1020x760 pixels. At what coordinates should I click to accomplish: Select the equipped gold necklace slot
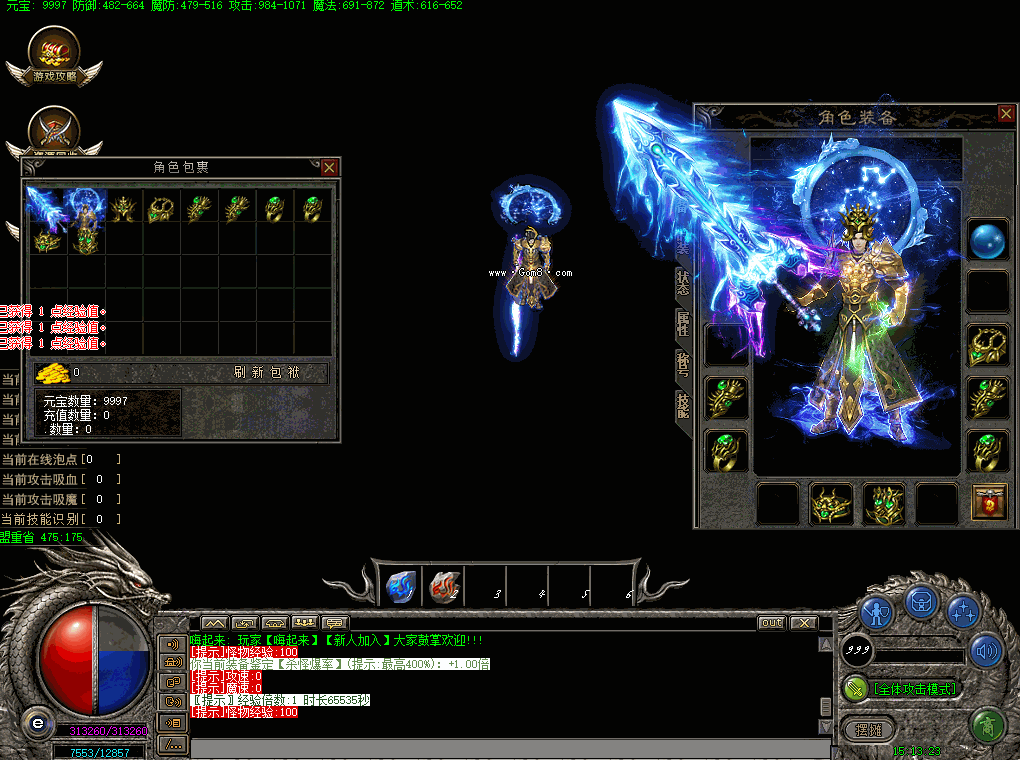(988, 346)
